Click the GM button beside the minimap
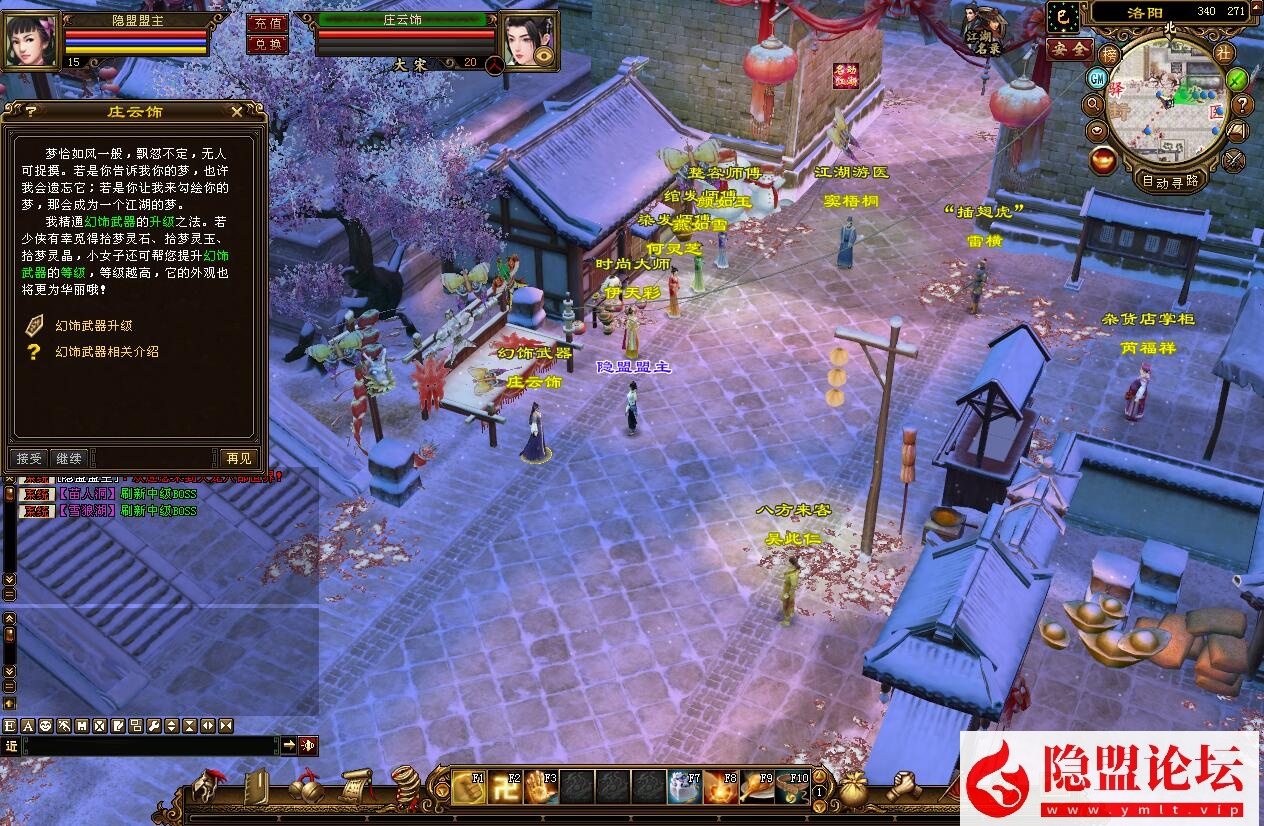Viewport: 1264px width, 826px height. coord(1097,78)
